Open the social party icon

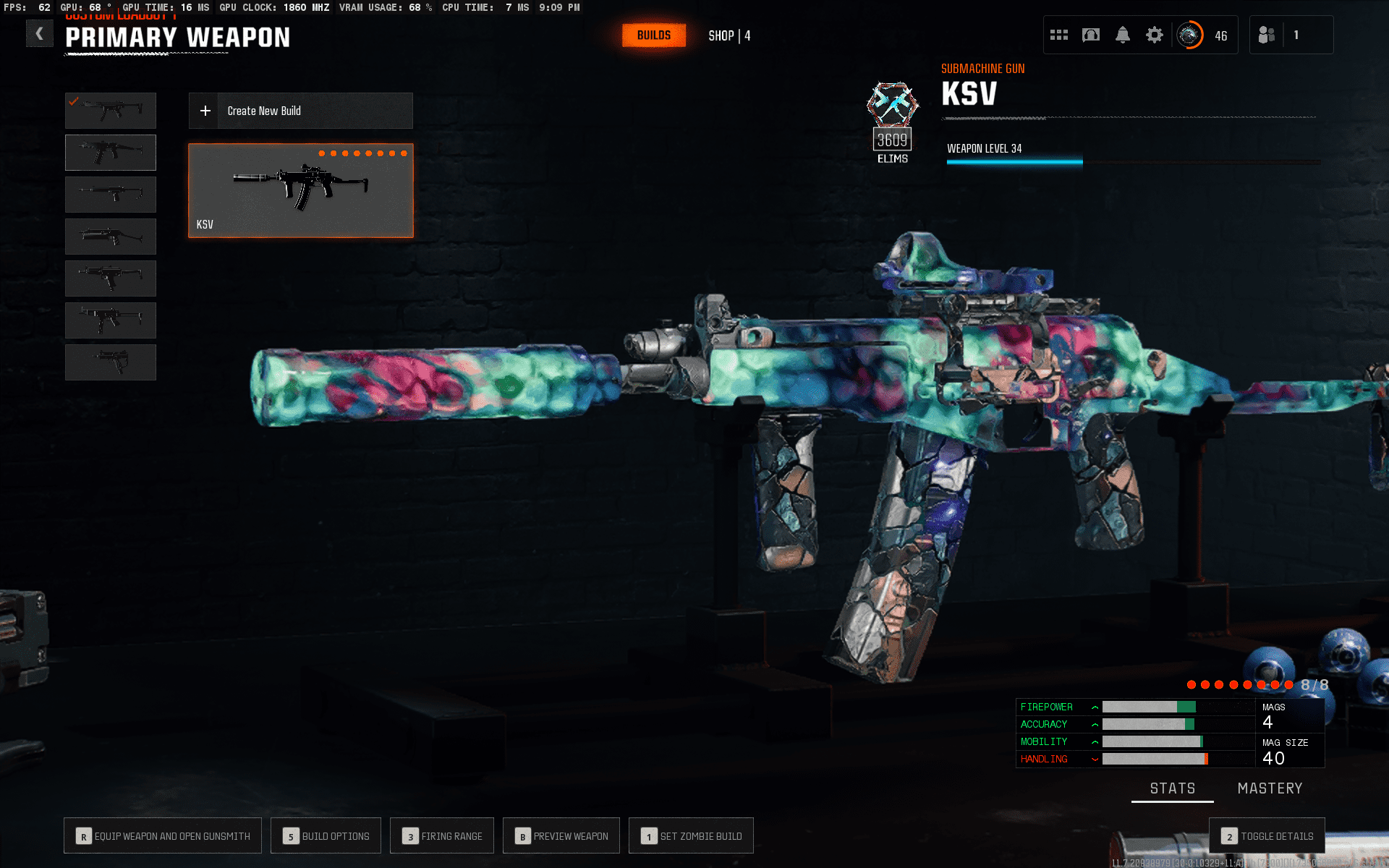1266,35
